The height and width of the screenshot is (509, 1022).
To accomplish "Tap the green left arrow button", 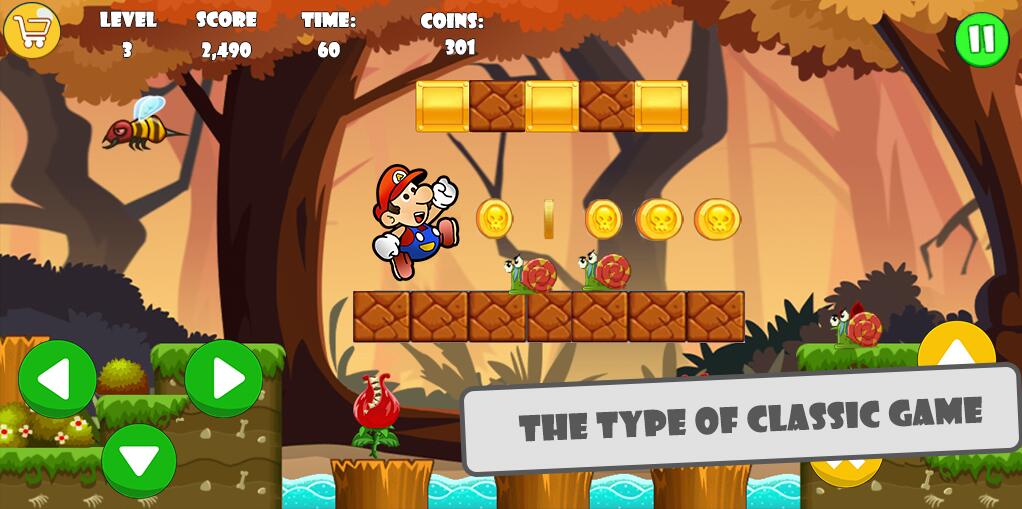I will (x=57, y=379).
